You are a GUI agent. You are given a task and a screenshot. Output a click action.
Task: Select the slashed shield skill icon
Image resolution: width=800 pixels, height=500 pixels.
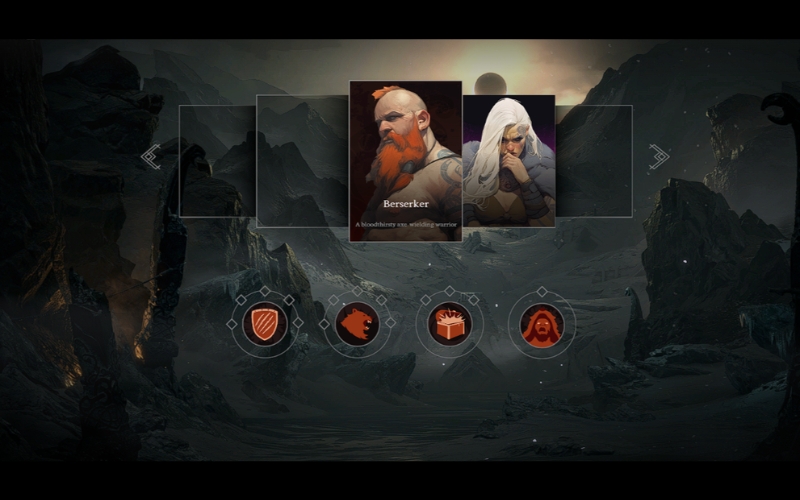click(x=265, y=324)
